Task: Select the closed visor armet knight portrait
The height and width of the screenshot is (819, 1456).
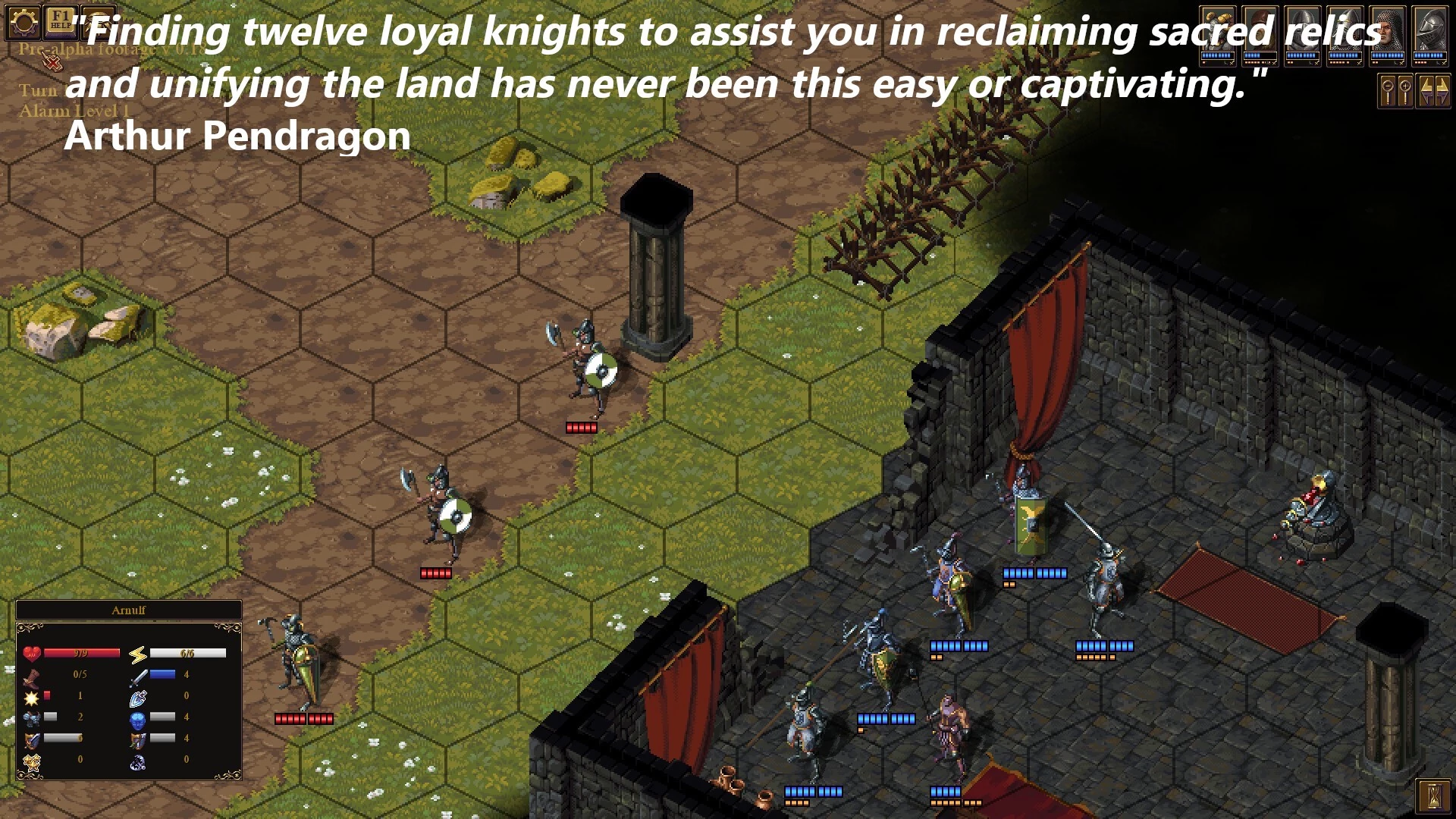Action: click(1429, 30)
